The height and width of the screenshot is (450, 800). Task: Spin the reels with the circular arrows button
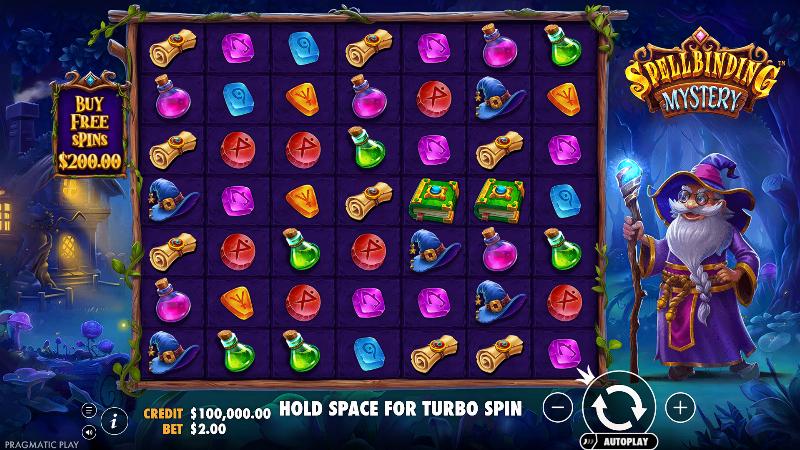[x=619, y=406]
